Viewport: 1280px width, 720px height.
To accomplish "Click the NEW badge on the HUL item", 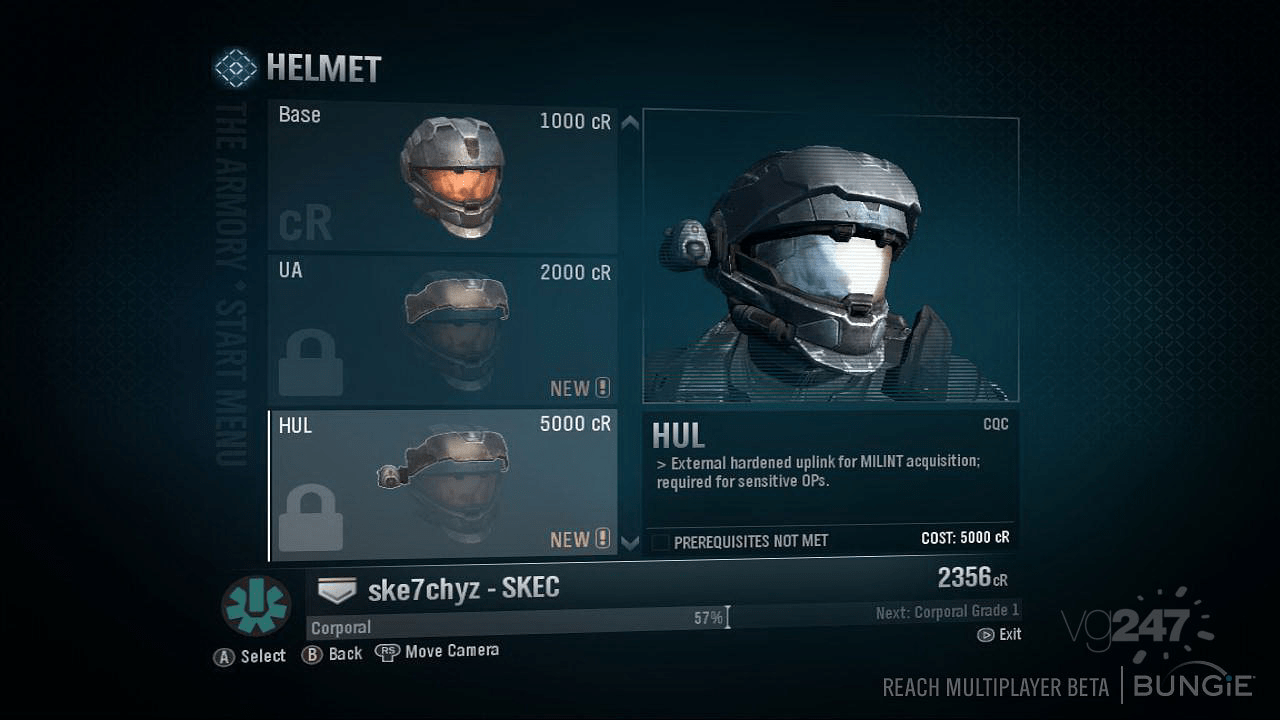I will click(579, 539).
